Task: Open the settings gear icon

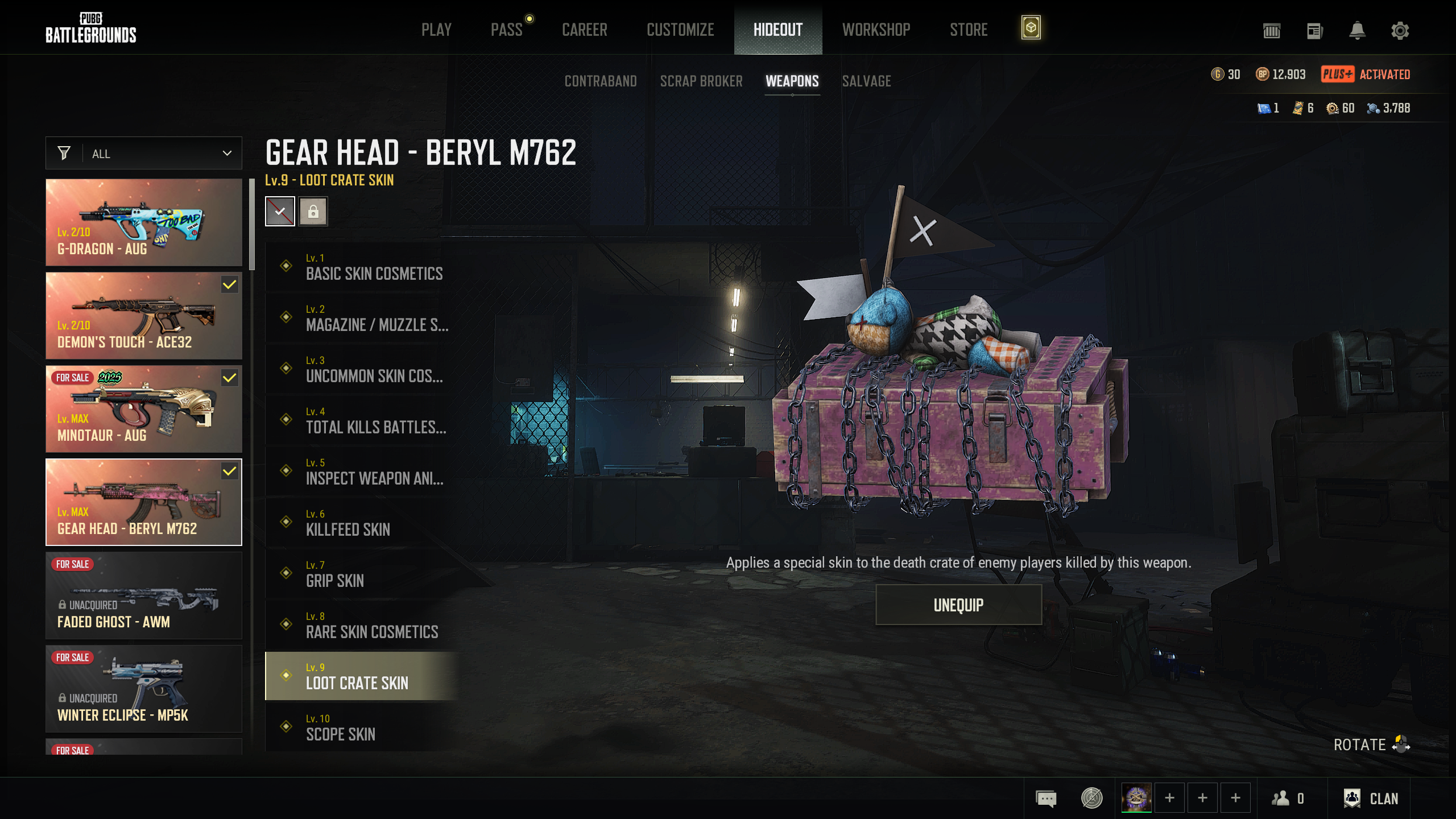Action: (x=1400, y=31)
